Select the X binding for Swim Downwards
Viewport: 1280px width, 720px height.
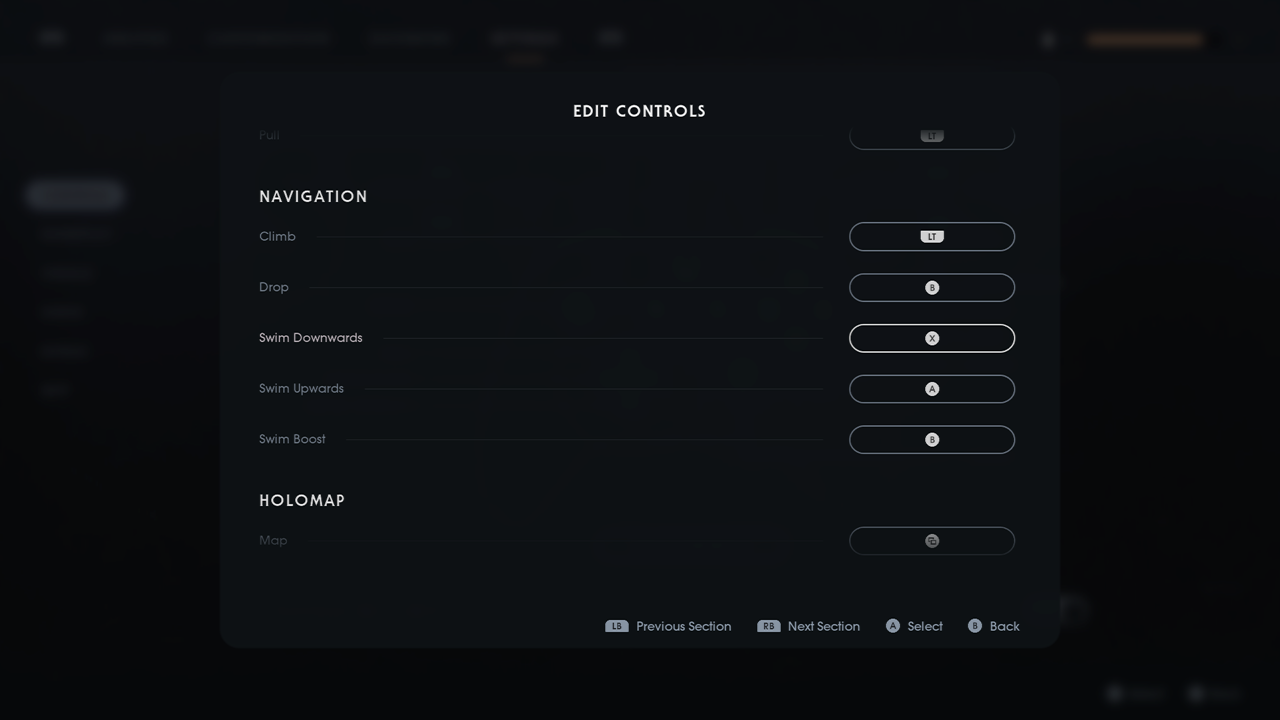tap(931, 338)
